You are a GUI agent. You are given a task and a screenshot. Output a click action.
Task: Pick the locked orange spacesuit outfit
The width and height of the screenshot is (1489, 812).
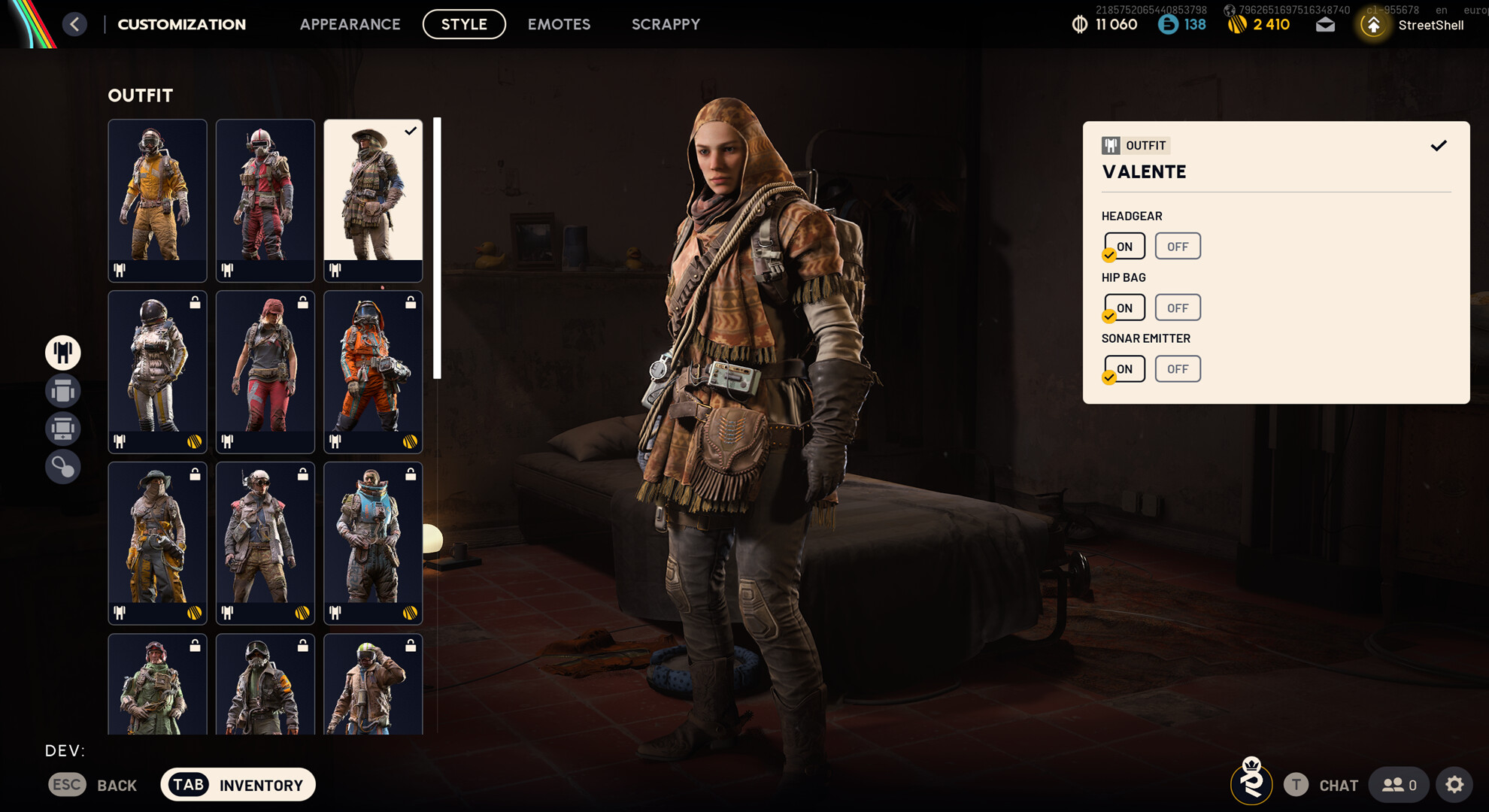point(373,371)
